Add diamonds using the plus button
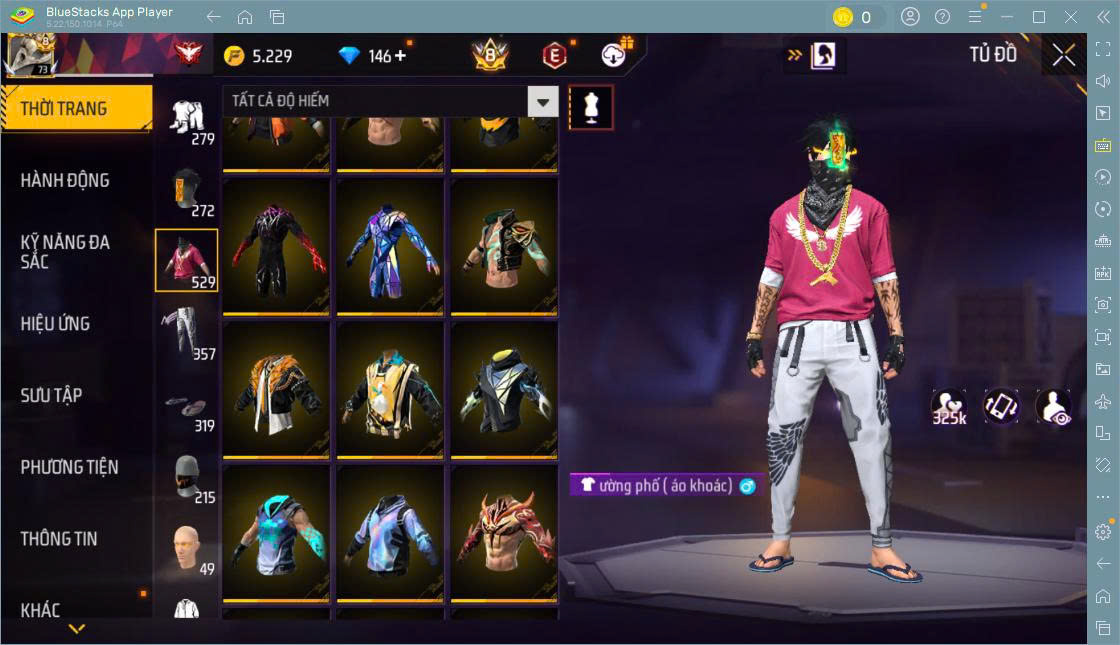The height and width of the screenshot is (645, 1120). (401, 55)
